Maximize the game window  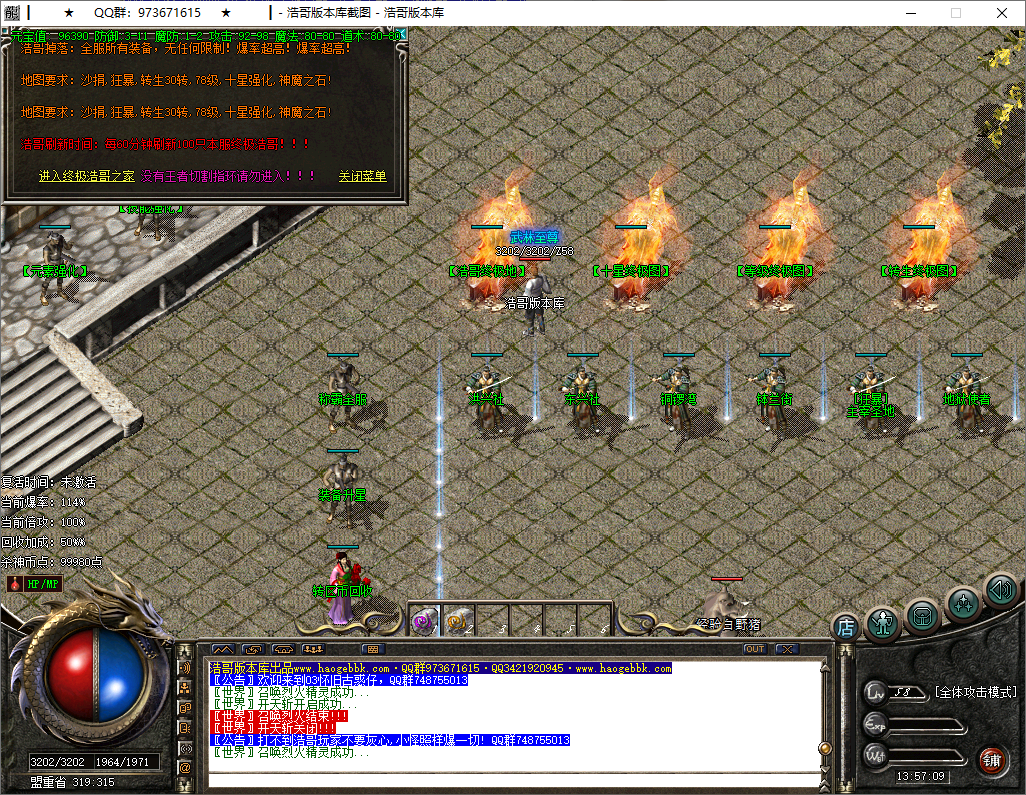click(x=955, y=13)
